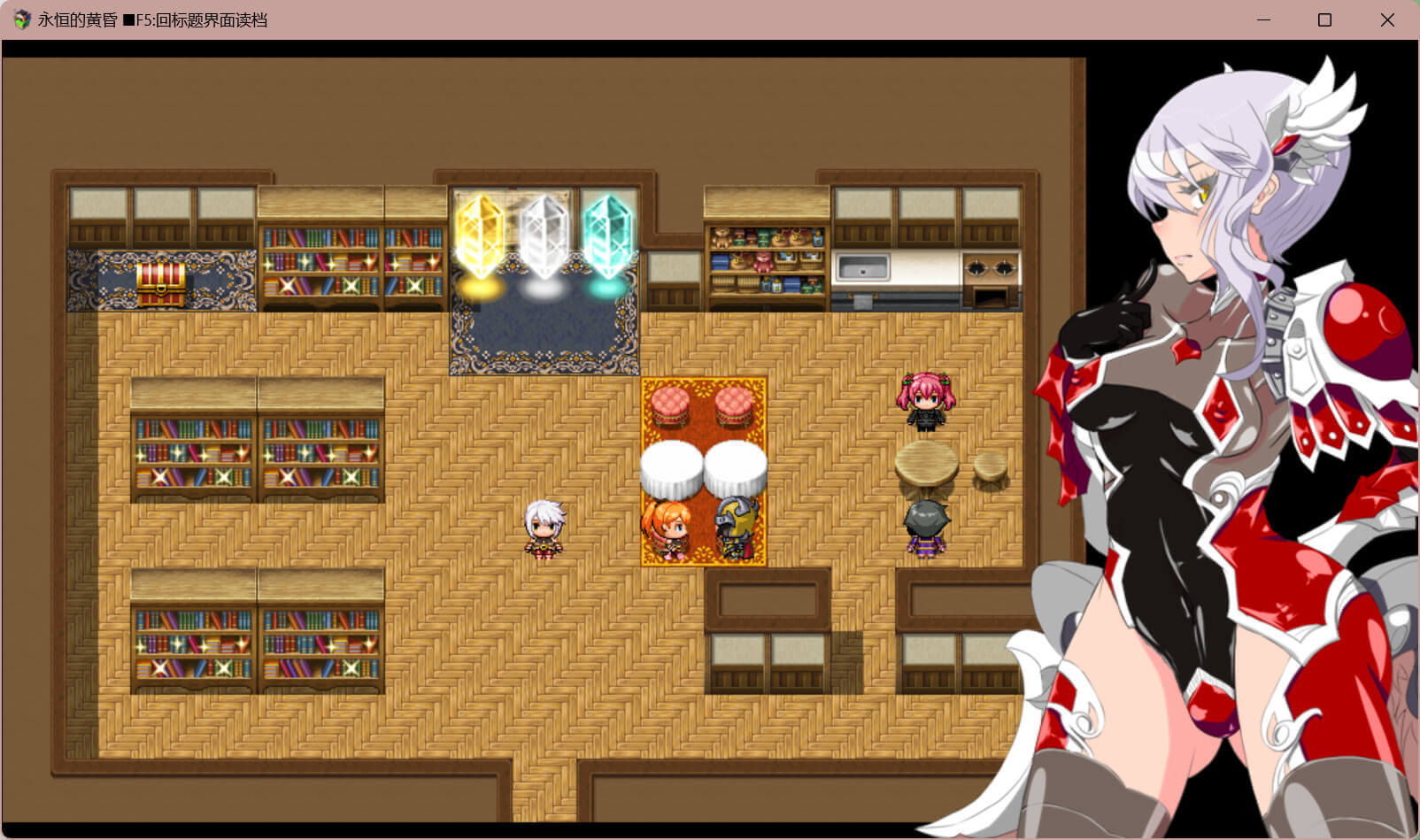
Task: Maximize the game window
Action: click(1324, 19)
